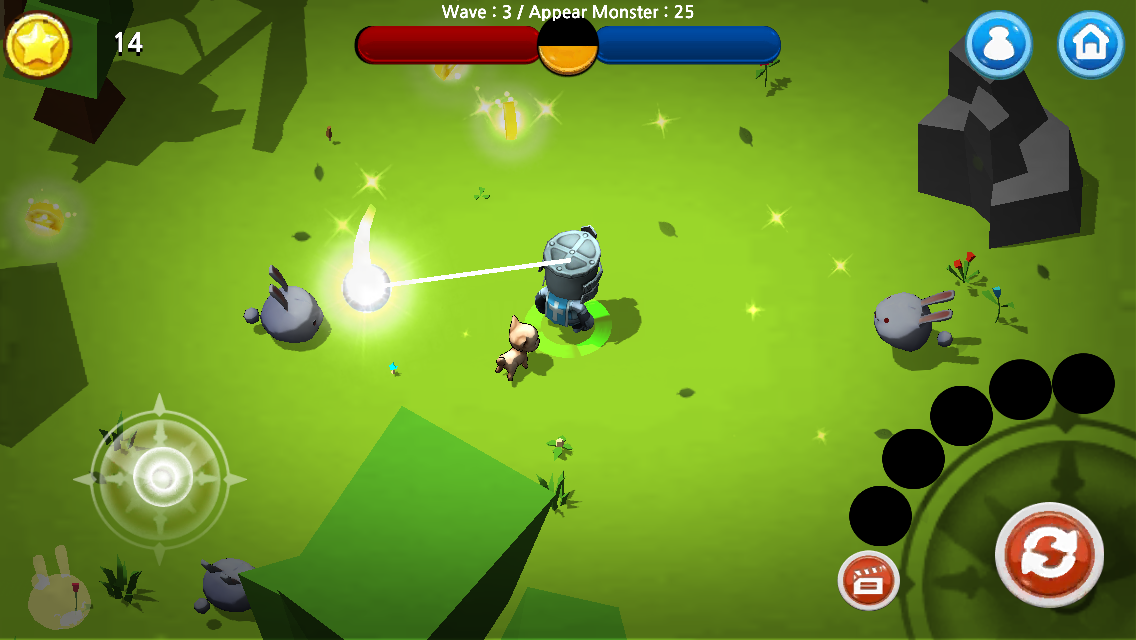Click the small red clapperboard button
This screenshot has width=1136, height=640.
(868, 580)
